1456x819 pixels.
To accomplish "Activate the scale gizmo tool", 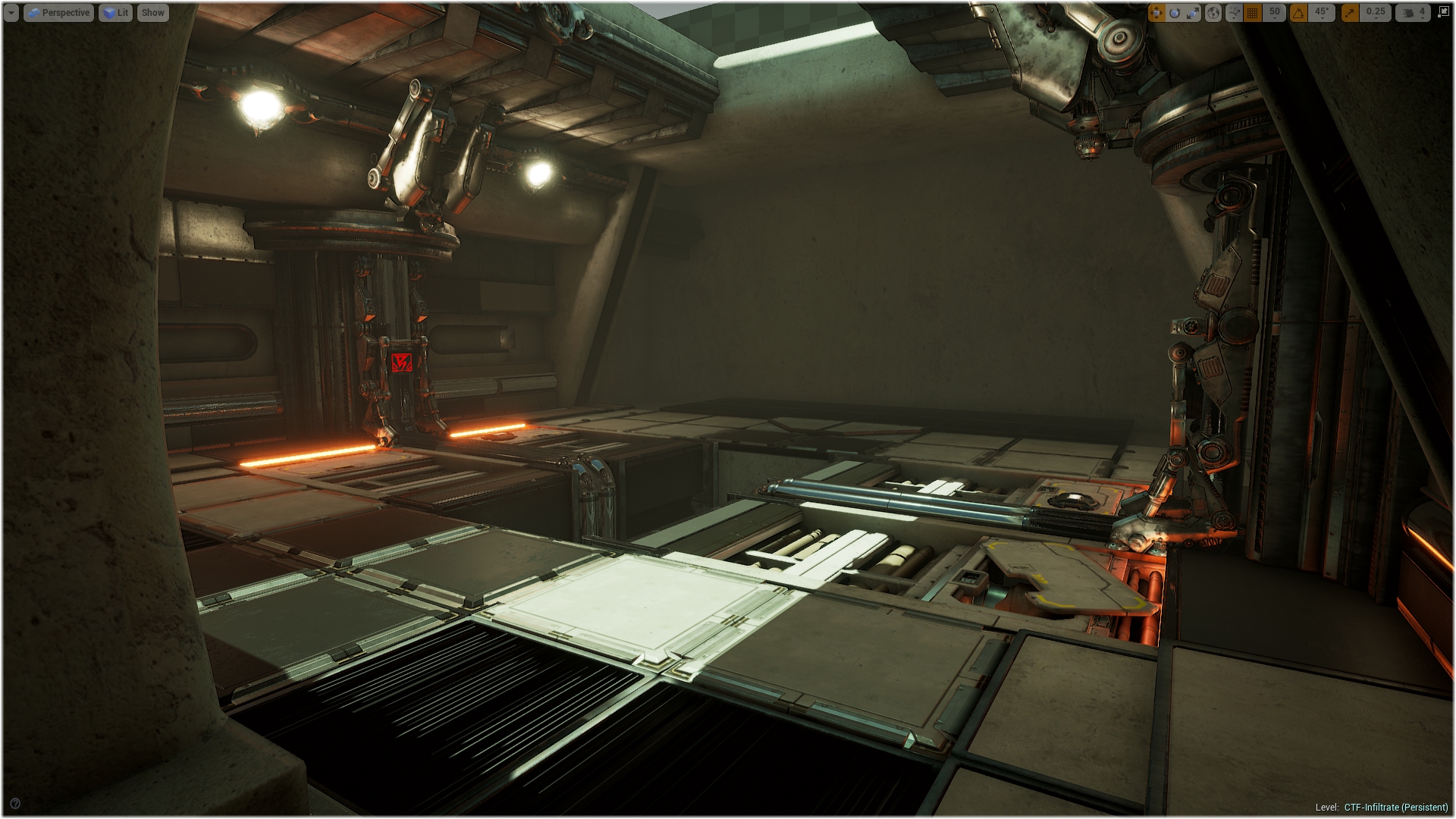I will point(1193,13).
